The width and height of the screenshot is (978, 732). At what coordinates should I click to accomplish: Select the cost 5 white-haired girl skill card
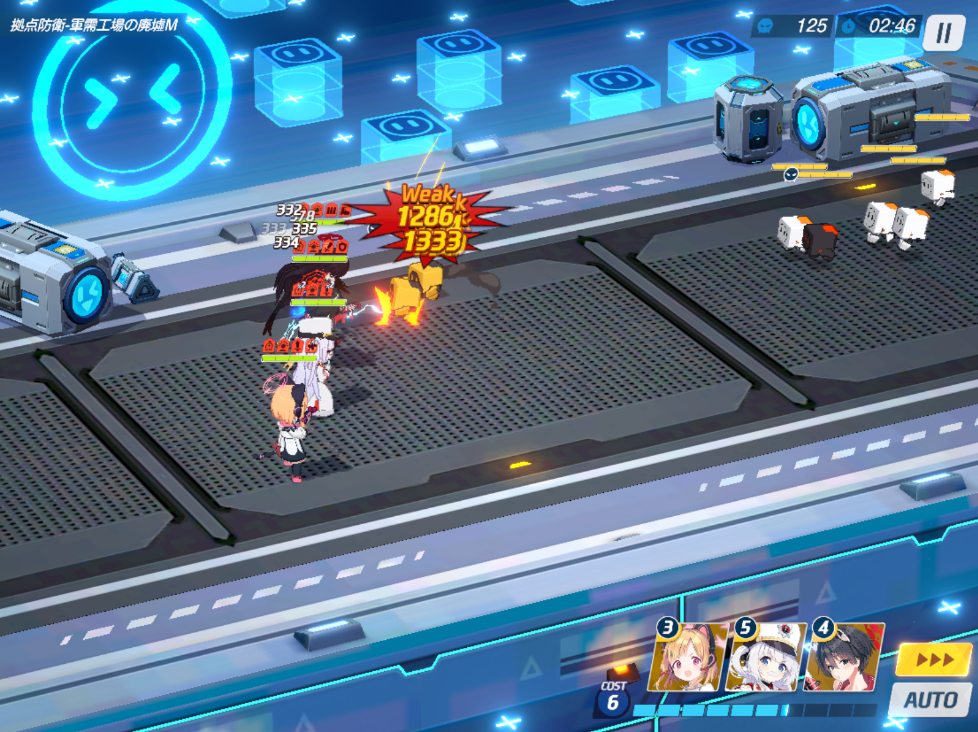(766, 658)
